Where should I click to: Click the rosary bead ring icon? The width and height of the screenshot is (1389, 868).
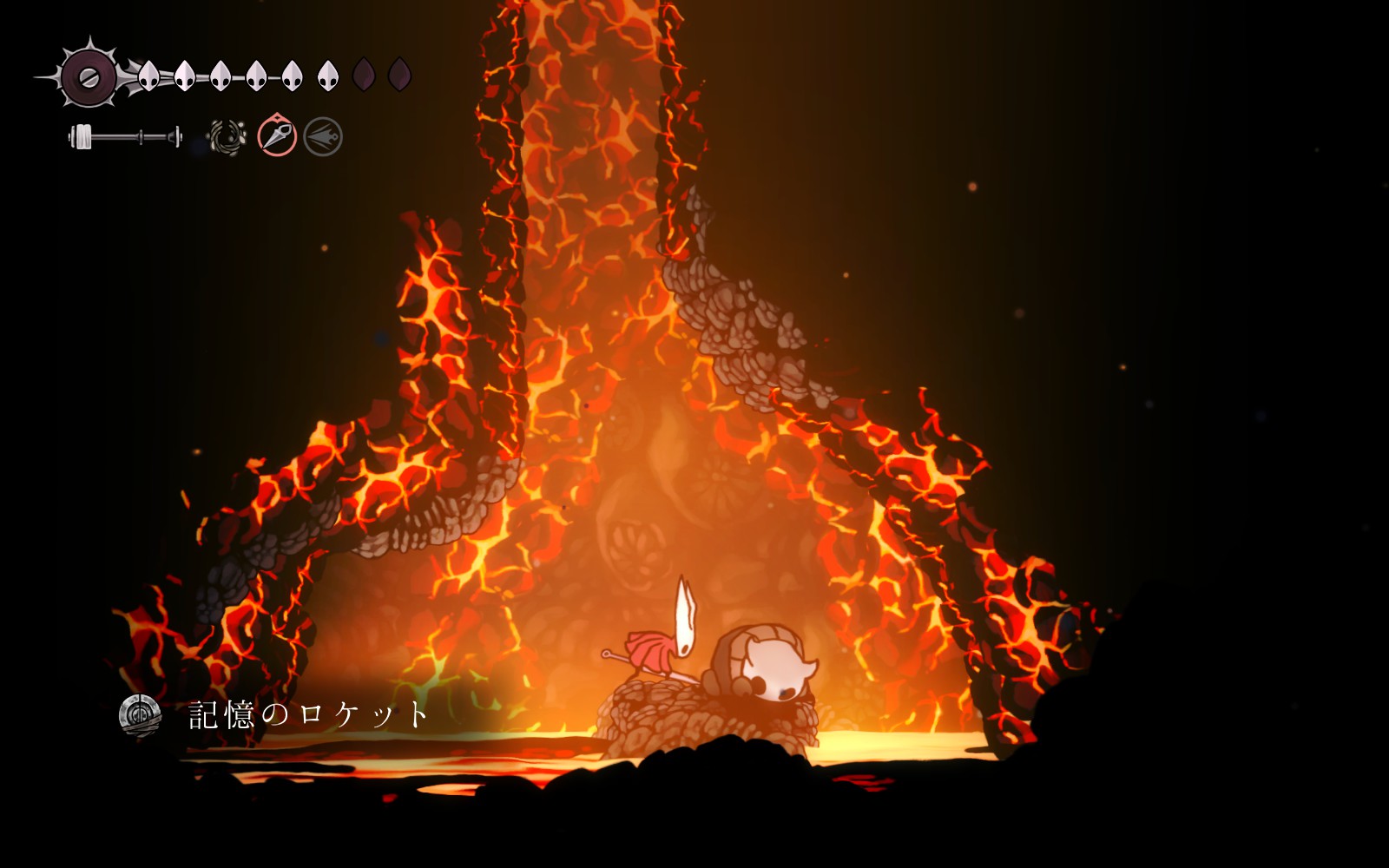(227, 137)
